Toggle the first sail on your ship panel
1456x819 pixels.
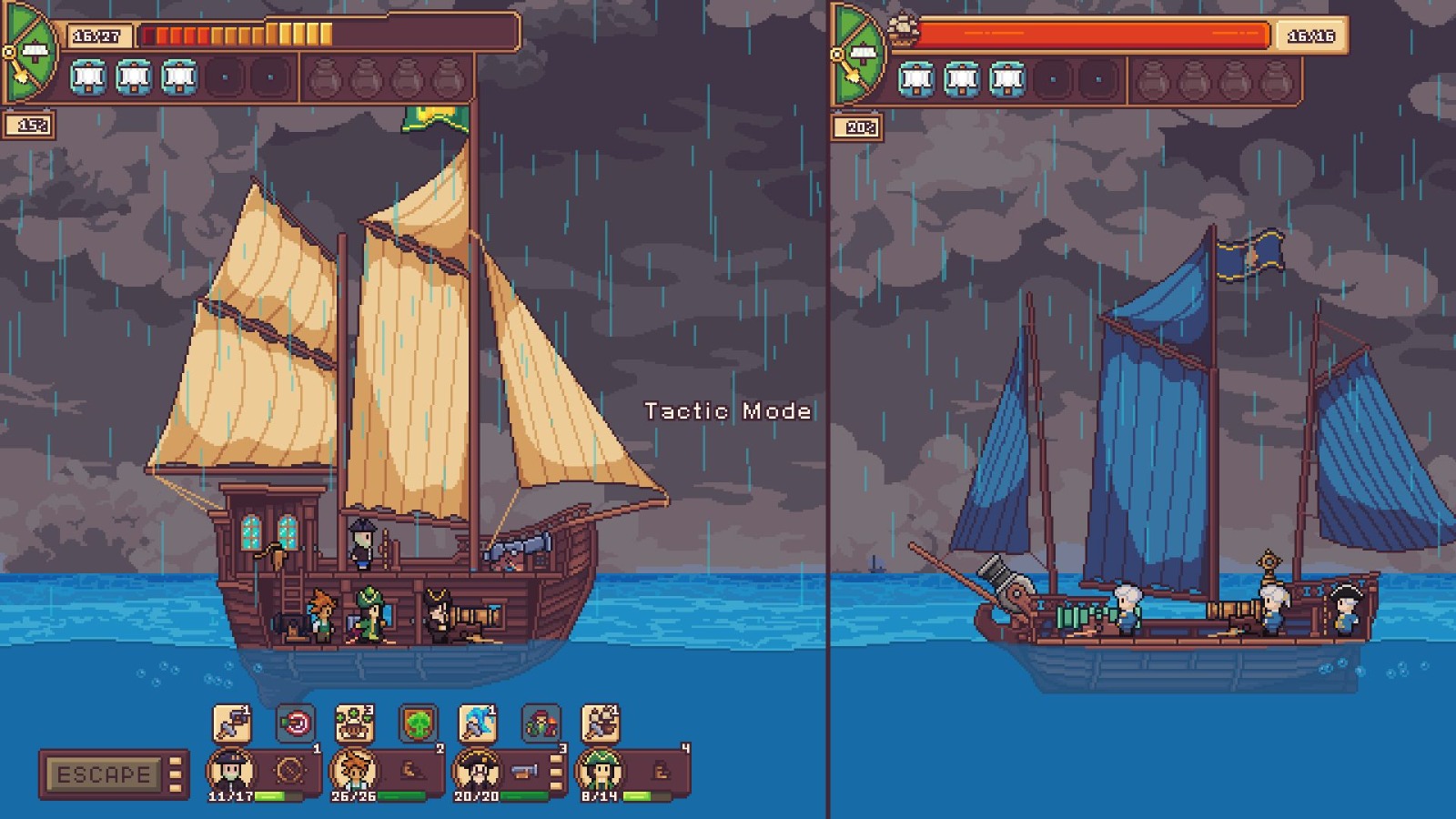point(87,76)
